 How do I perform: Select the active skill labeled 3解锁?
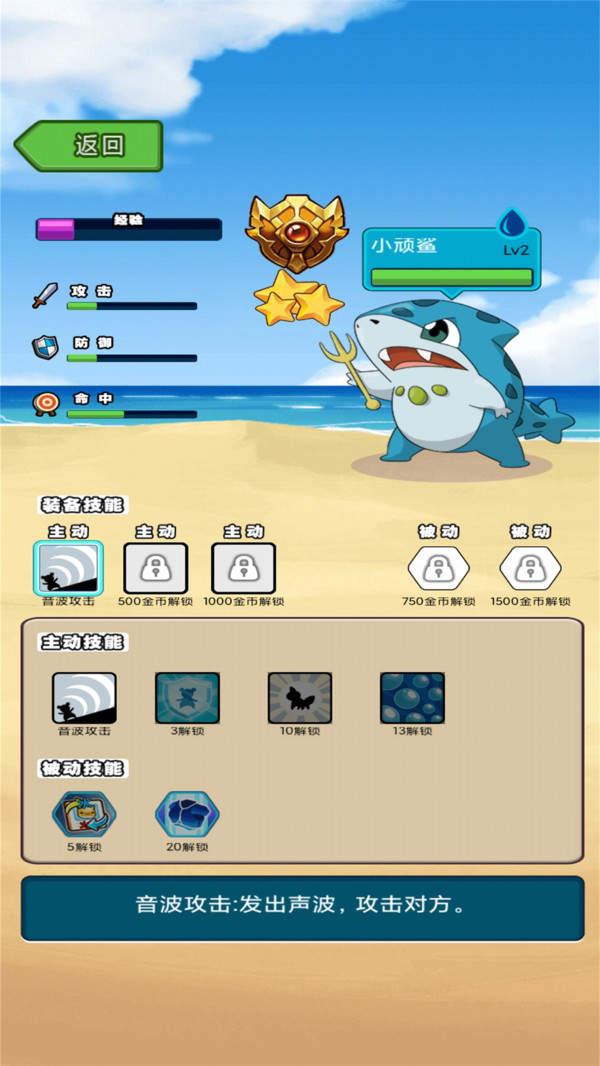(x=187, y=698)
